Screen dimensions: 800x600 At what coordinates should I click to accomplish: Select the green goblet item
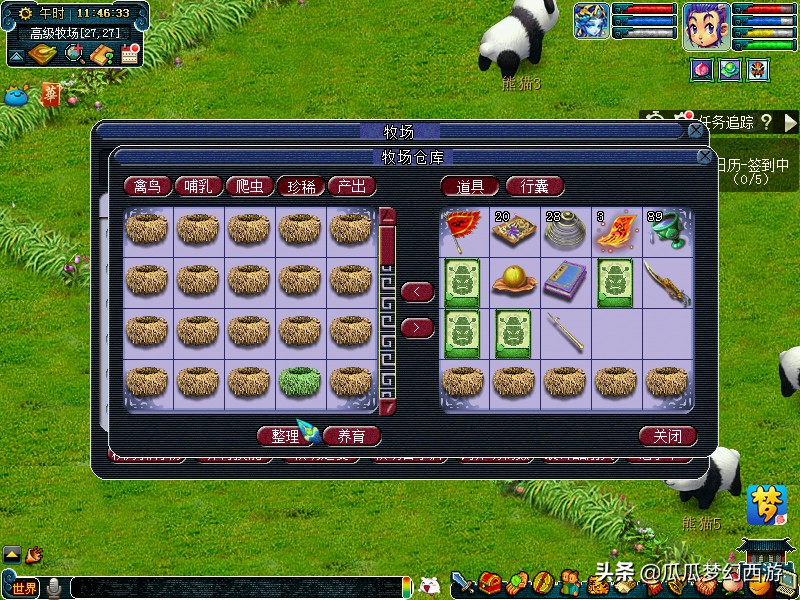pyautogui.click(x=666, y=232)
